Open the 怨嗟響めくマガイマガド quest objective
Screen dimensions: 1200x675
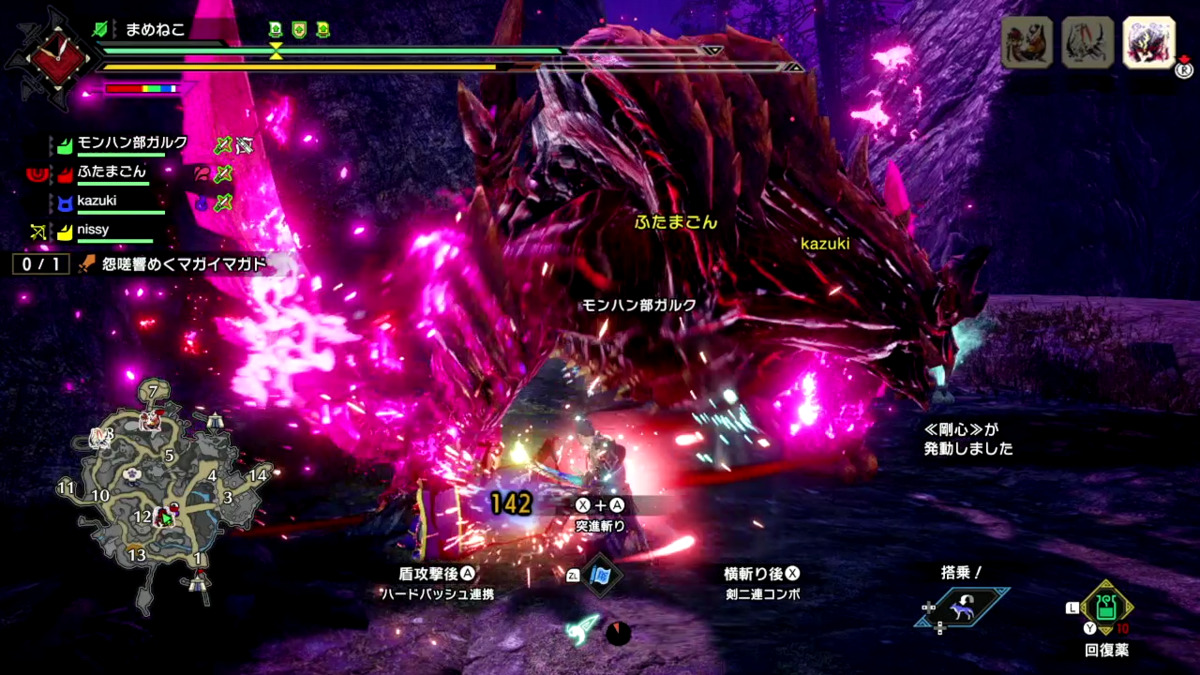tap(183, 265)
